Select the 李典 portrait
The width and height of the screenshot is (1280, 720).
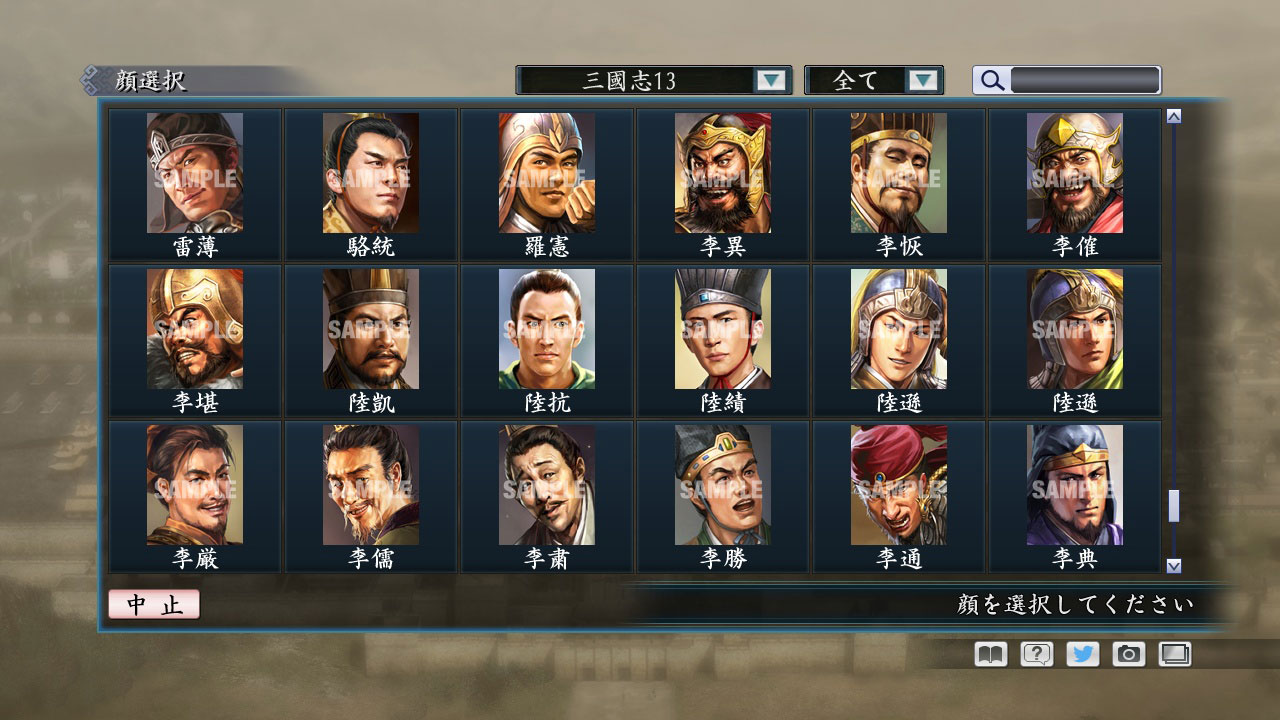point(1074,490)
